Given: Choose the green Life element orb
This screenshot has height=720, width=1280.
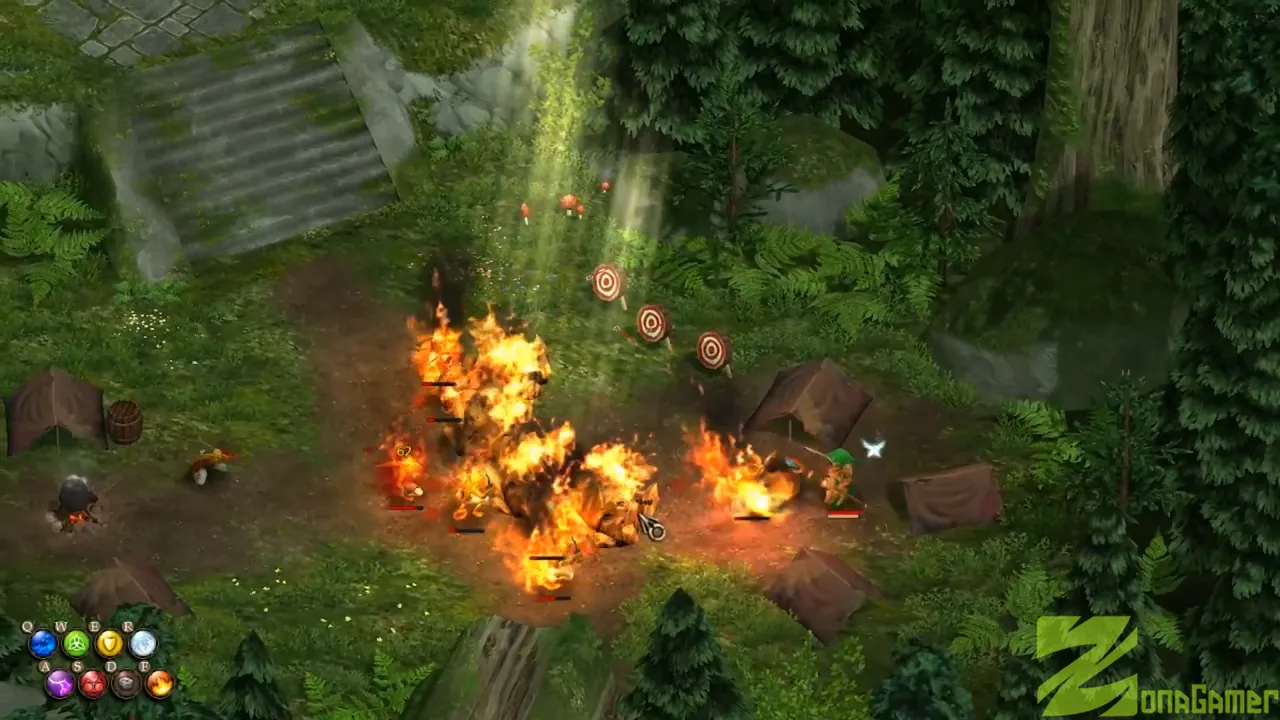Looking at the screenshot, I should pyautogui.click(x=76, y=644).
